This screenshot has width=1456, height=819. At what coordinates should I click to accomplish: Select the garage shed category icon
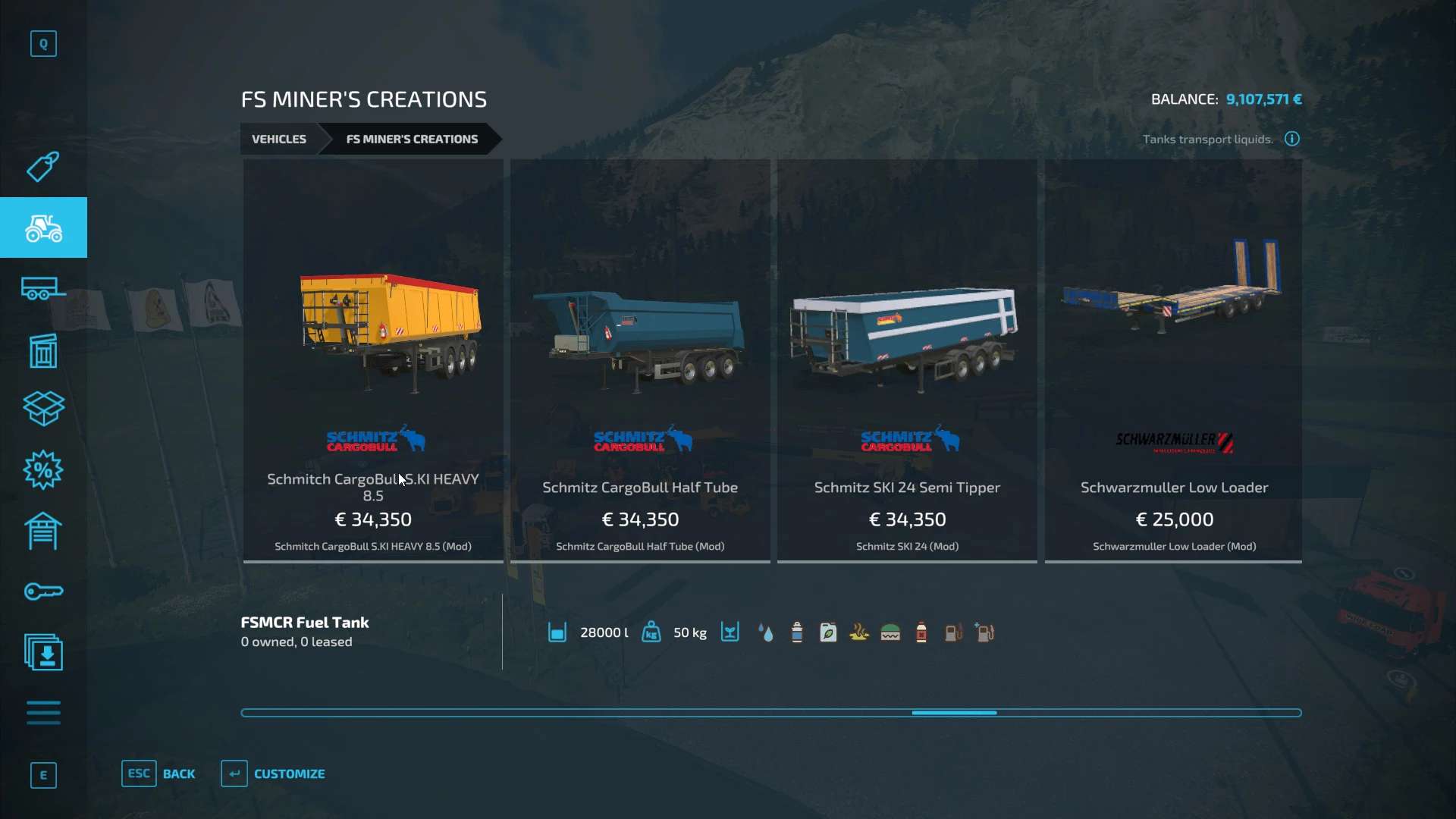(x=43, y=531)
